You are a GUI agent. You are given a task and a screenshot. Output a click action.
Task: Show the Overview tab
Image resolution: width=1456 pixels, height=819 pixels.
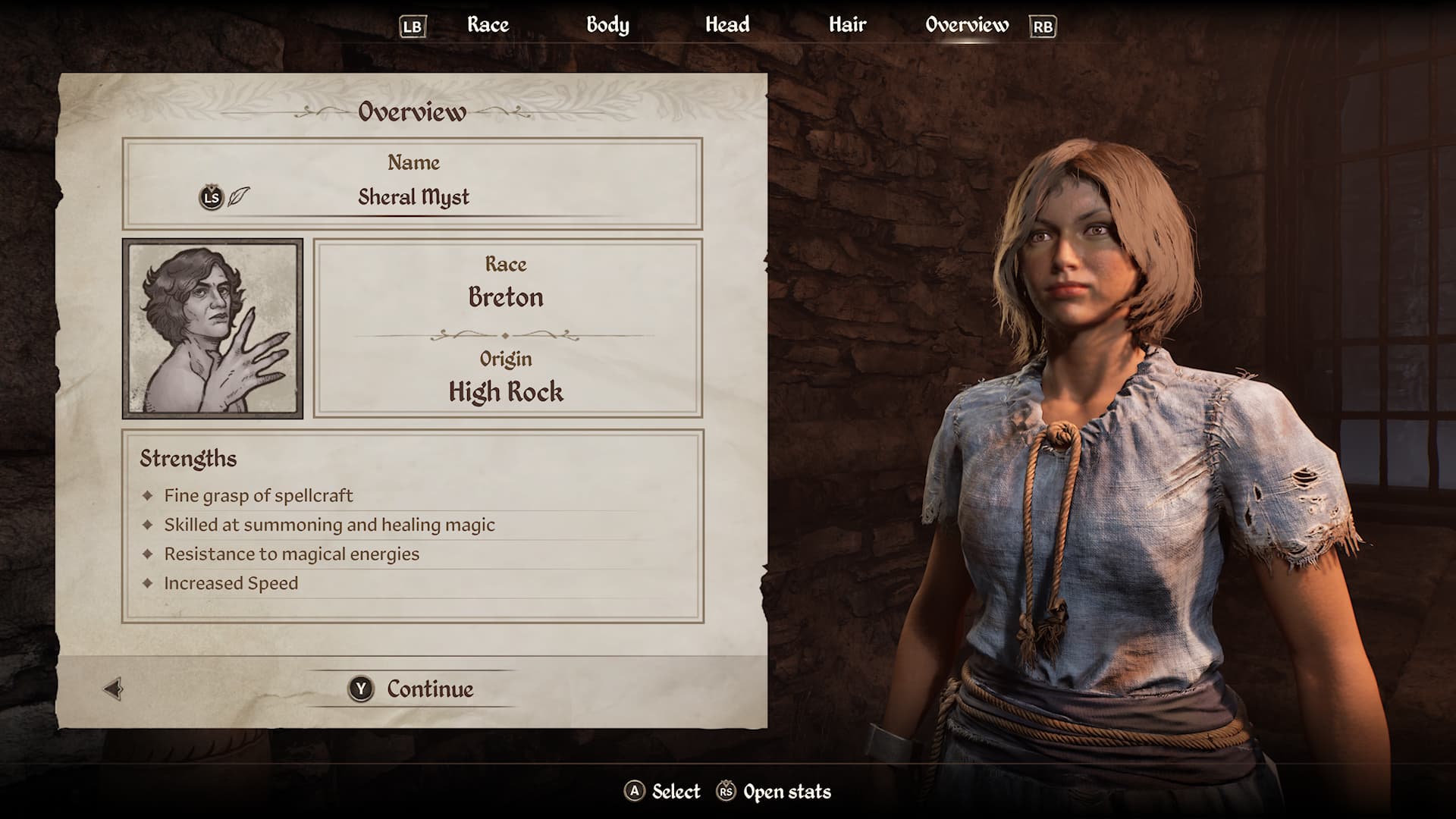pyautogui.click(x=967, y=25)
